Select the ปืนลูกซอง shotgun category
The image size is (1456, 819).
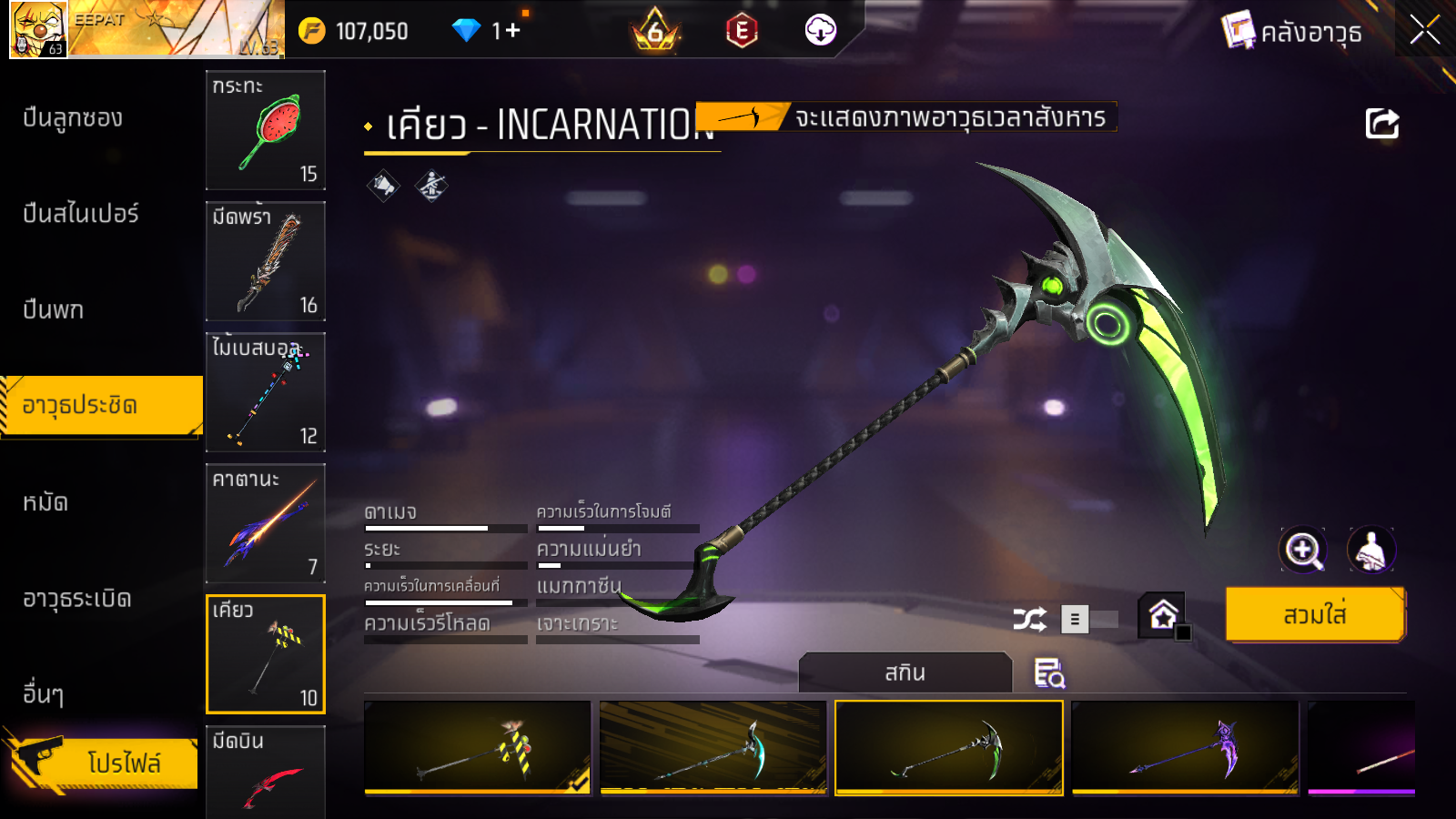point(73,118)
